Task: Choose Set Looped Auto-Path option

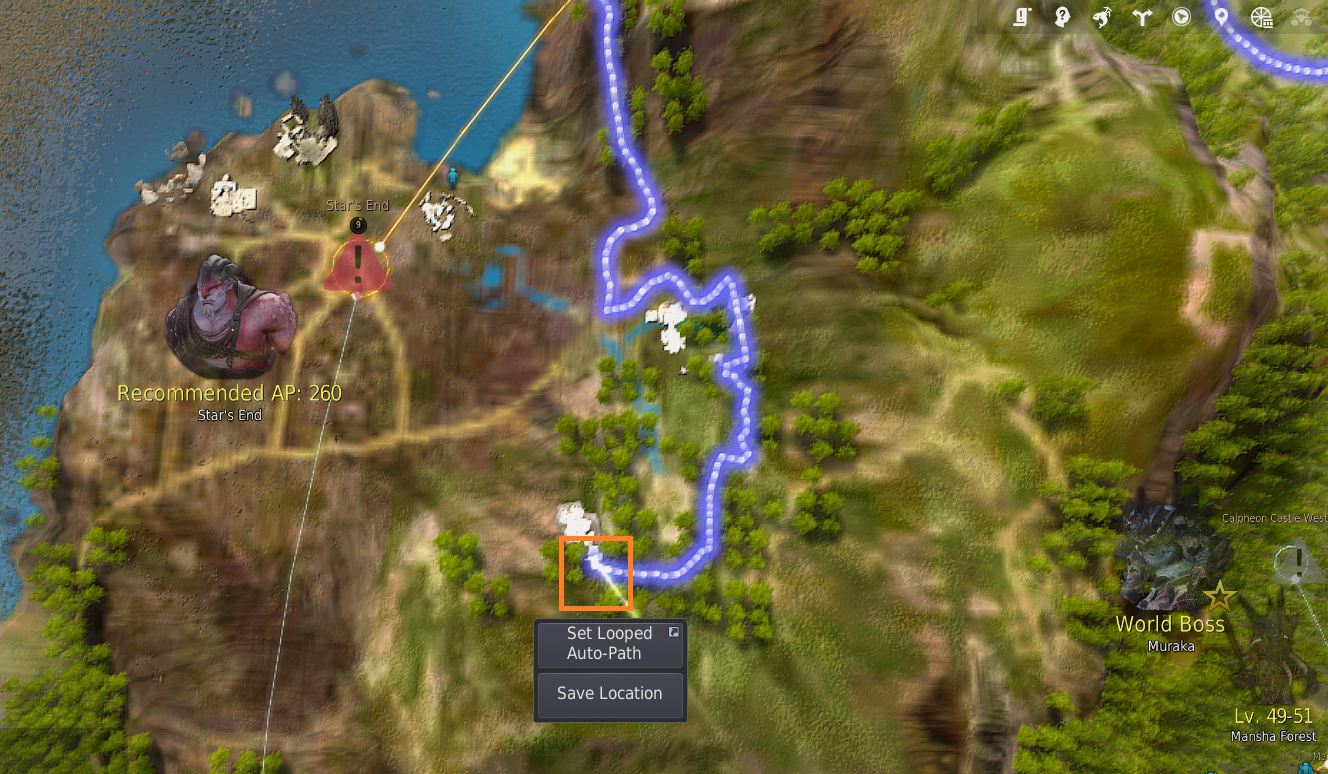Action: pos(610,644)
